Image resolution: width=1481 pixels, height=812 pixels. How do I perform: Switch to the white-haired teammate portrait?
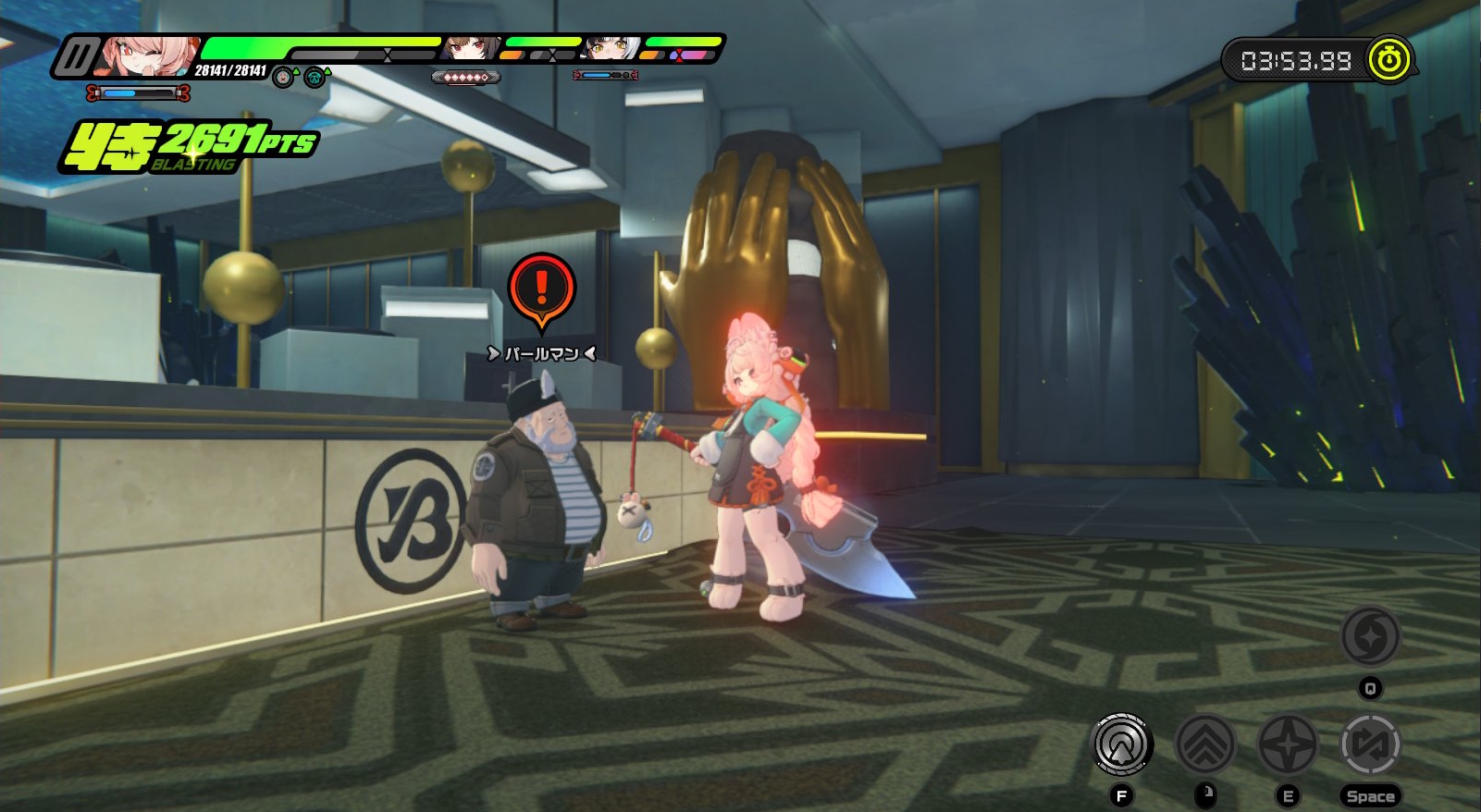[611, 47]
